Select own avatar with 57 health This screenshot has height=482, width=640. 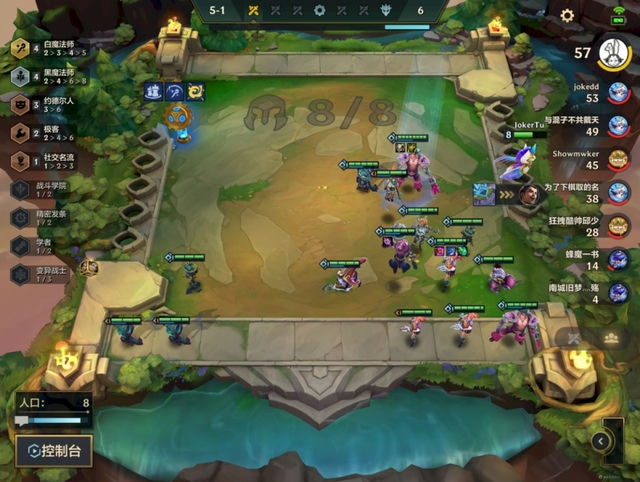click(x=611, y=52)
